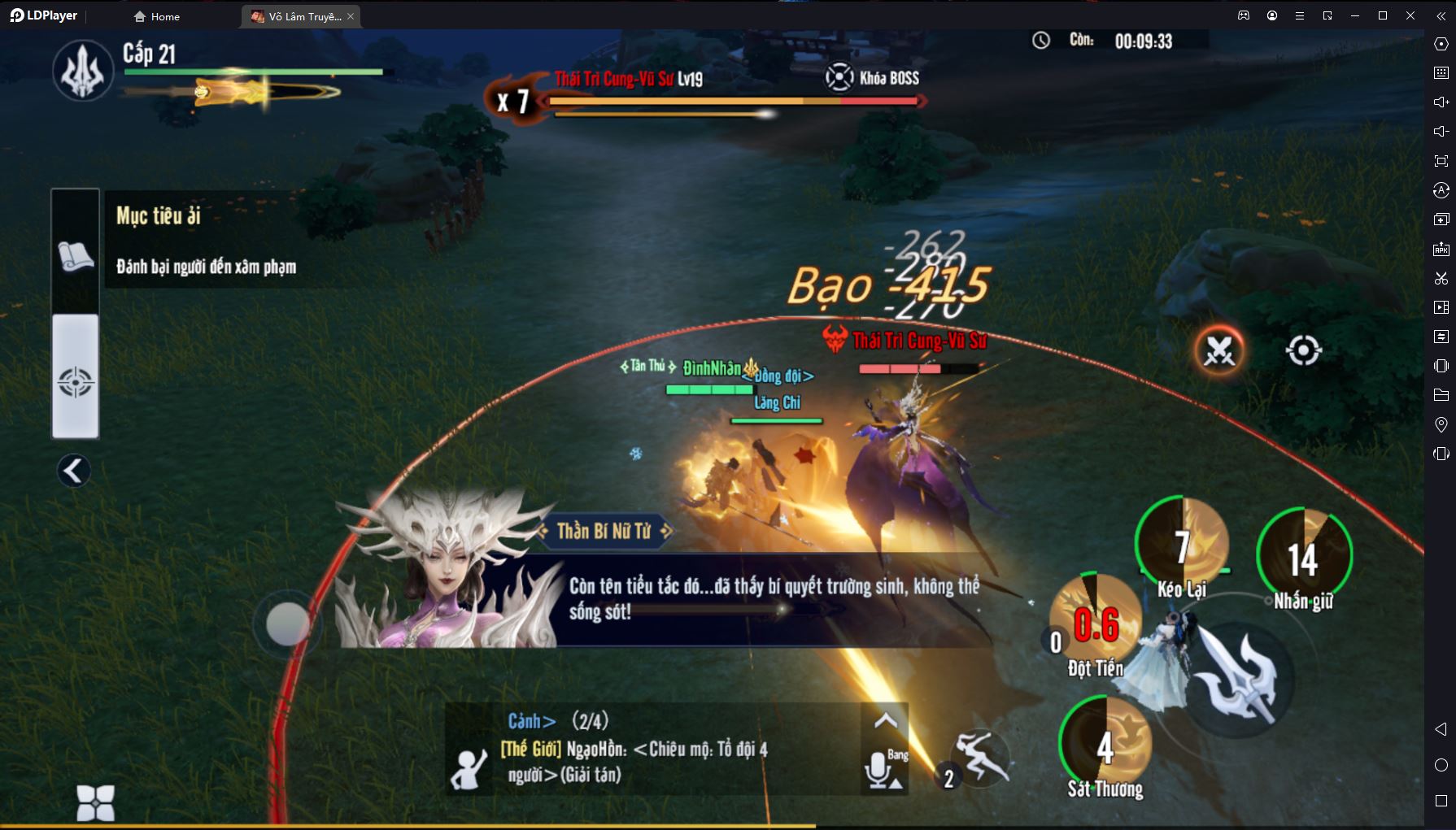Close the Võ Lâm Truyền Kỳ emulator tab

point(351,16)
